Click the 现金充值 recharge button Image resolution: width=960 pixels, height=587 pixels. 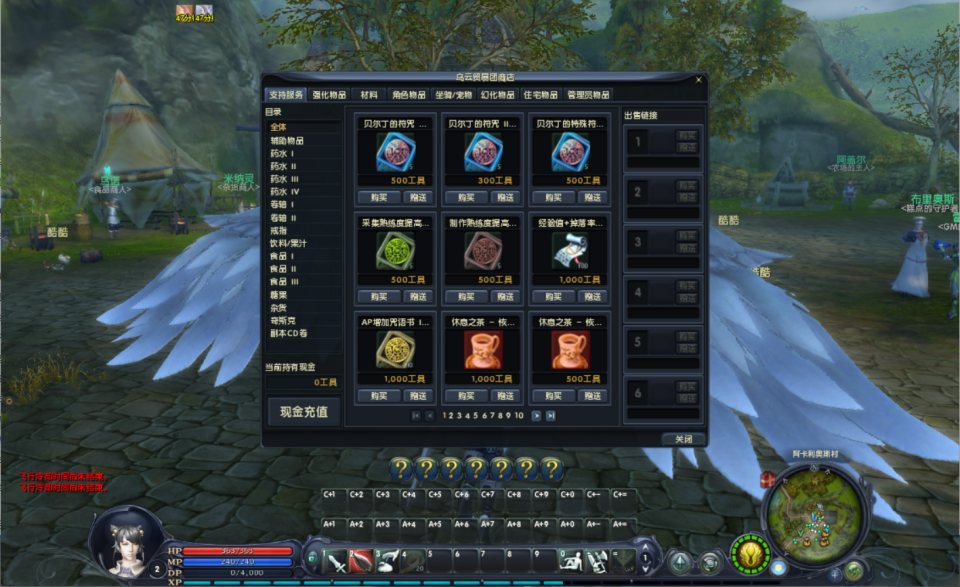click(x=304, y=411)
